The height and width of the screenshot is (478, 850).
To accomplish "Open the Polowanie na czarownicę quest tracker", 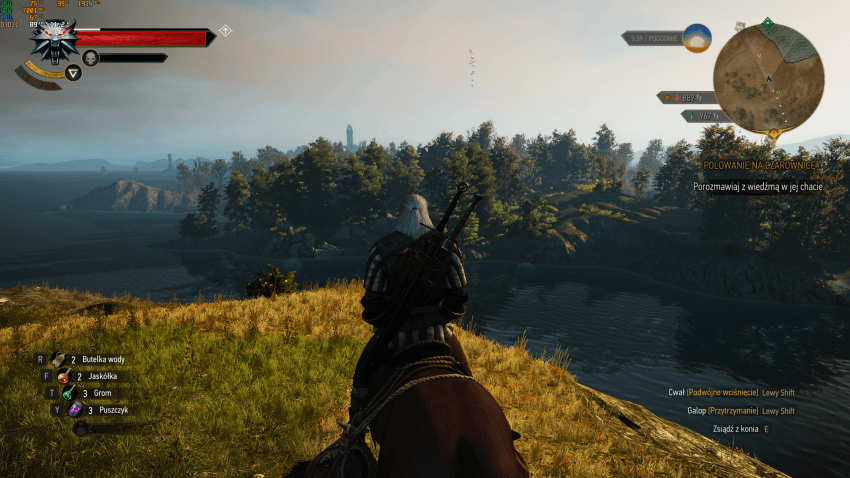I will 760,164.
